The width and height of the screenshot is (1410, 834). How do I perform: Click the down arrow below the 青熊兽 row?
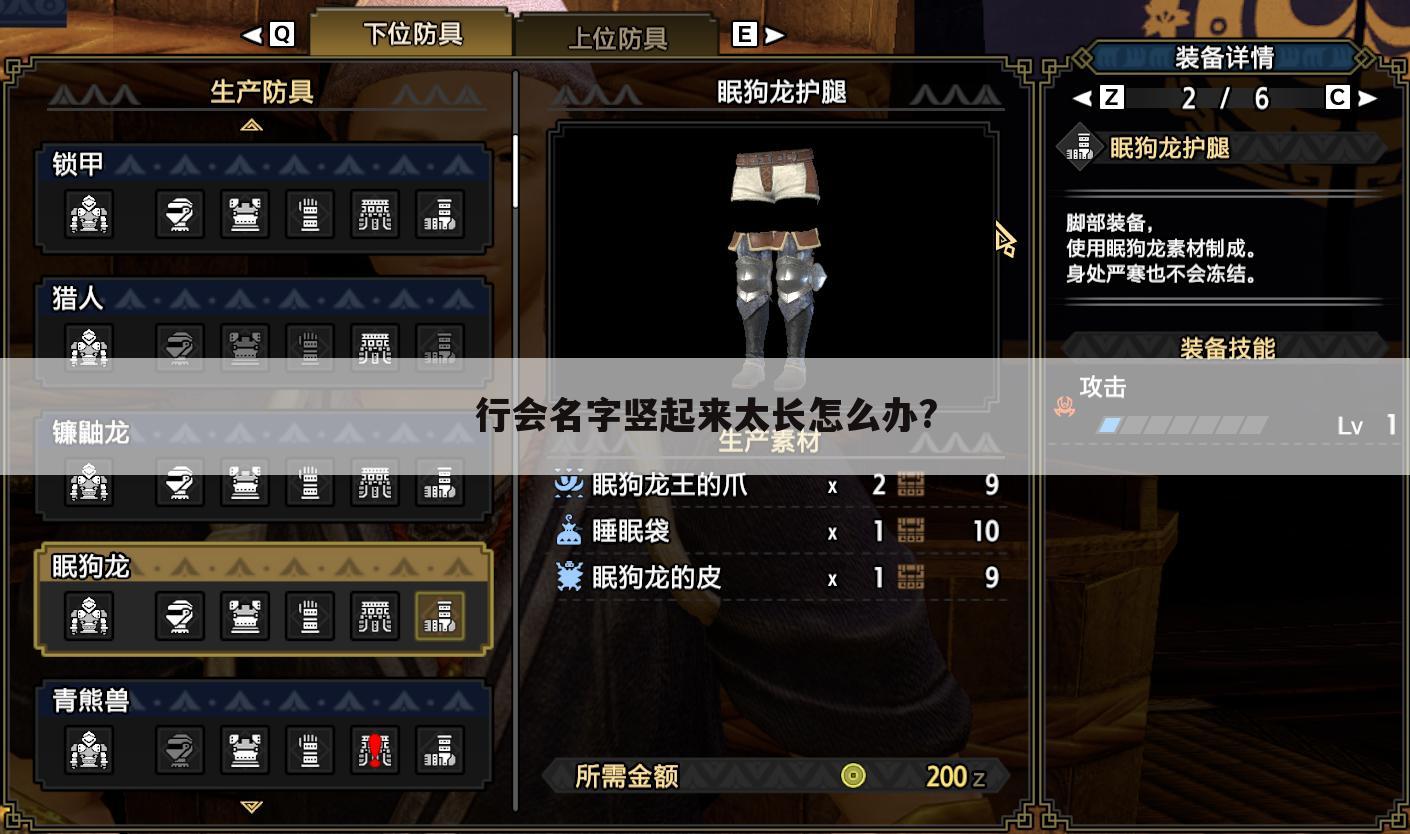click(252, 806)
